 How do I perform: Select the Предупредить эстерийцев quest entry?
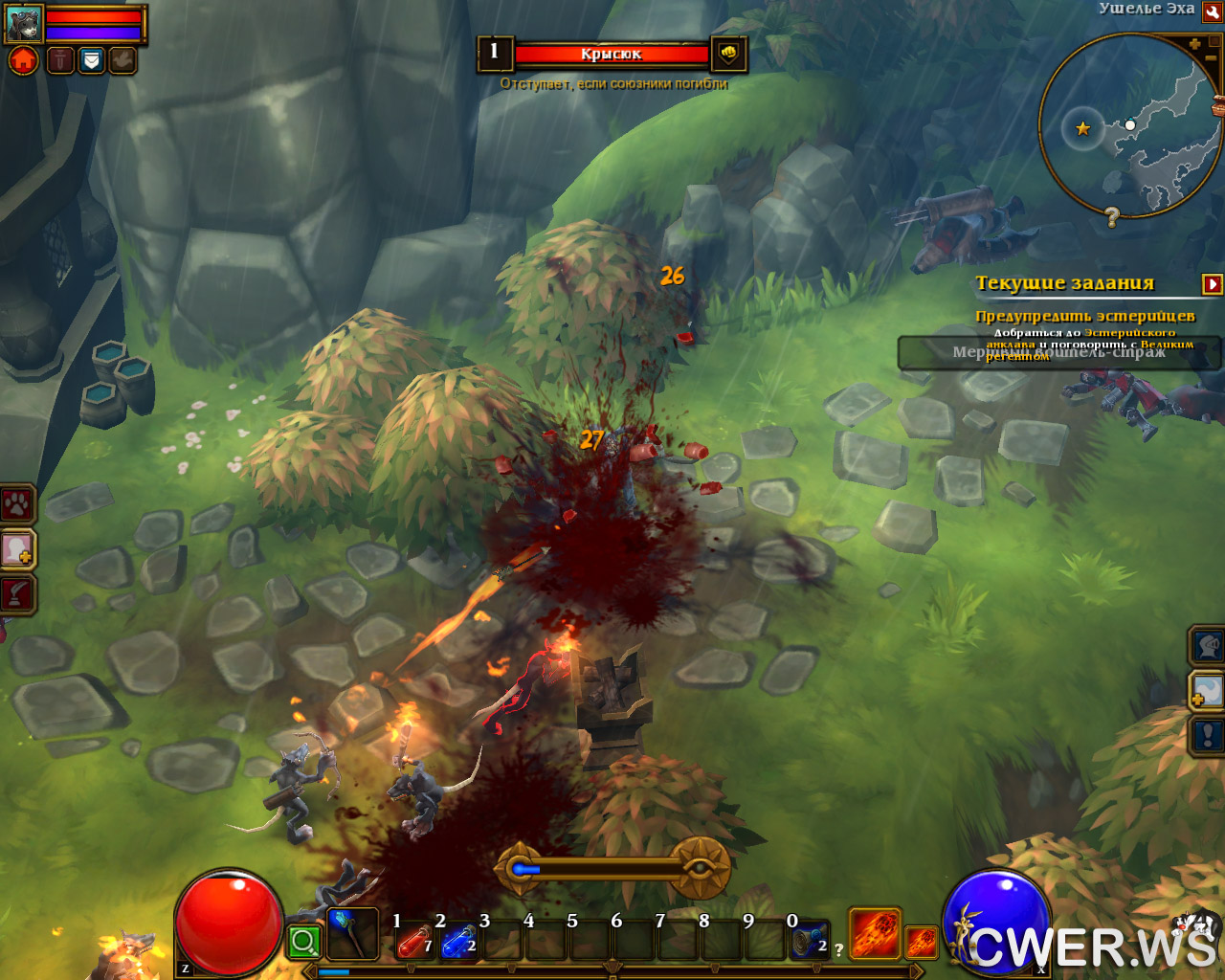(x=1084, y=316)
